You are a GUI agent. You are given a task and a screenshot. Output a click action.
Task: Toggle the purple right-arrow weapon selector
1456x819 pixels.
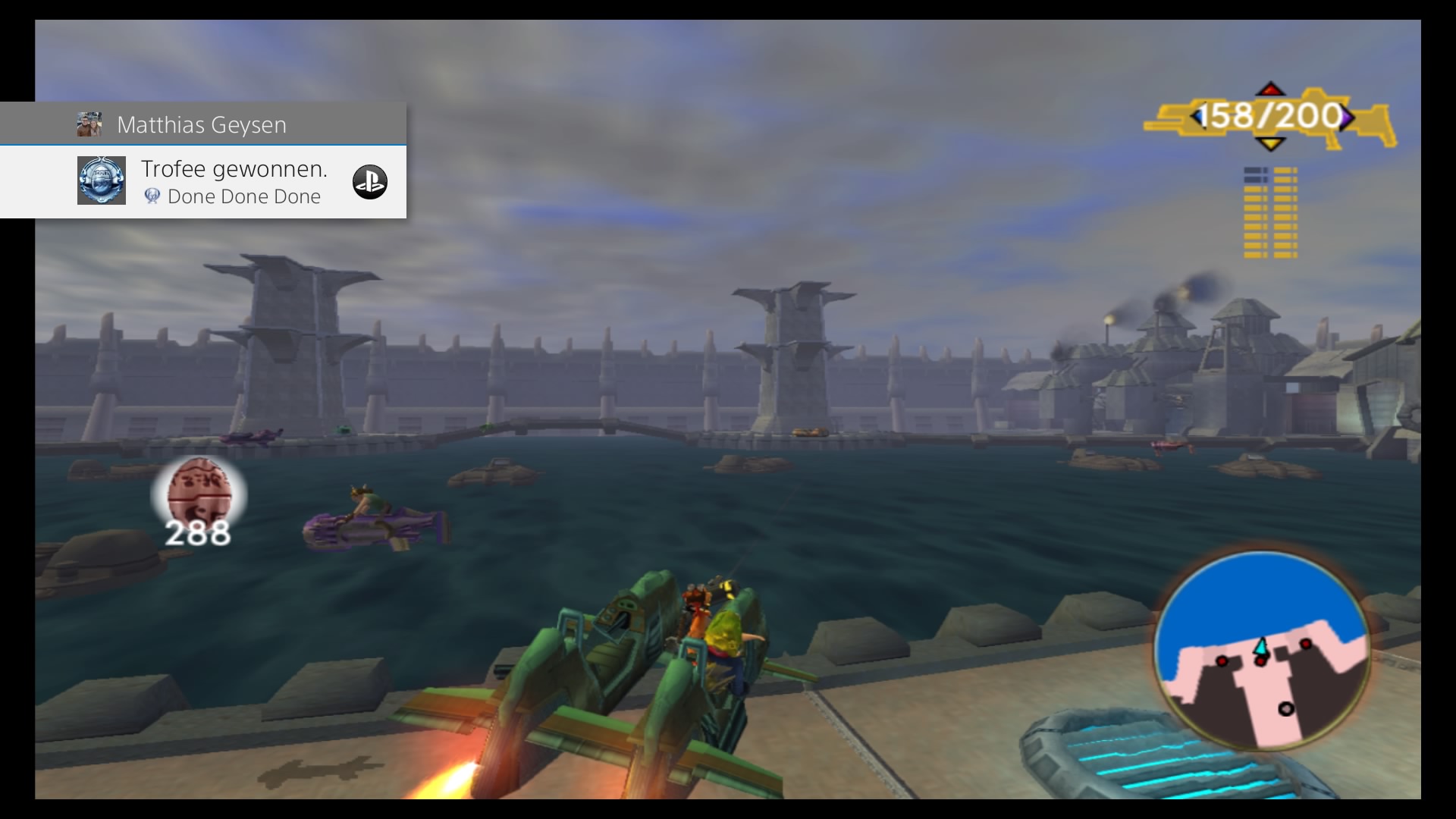pos(1348,115)
